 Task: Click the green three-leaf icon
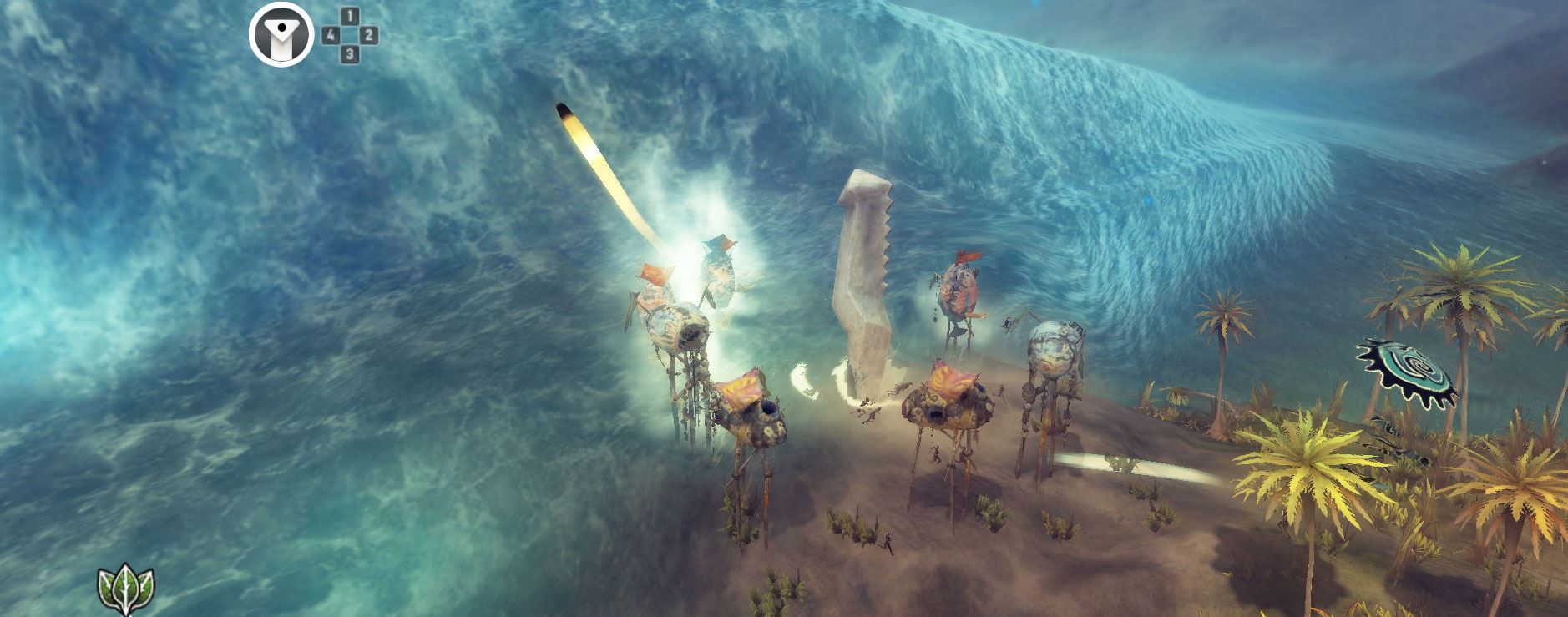(126, 589)
